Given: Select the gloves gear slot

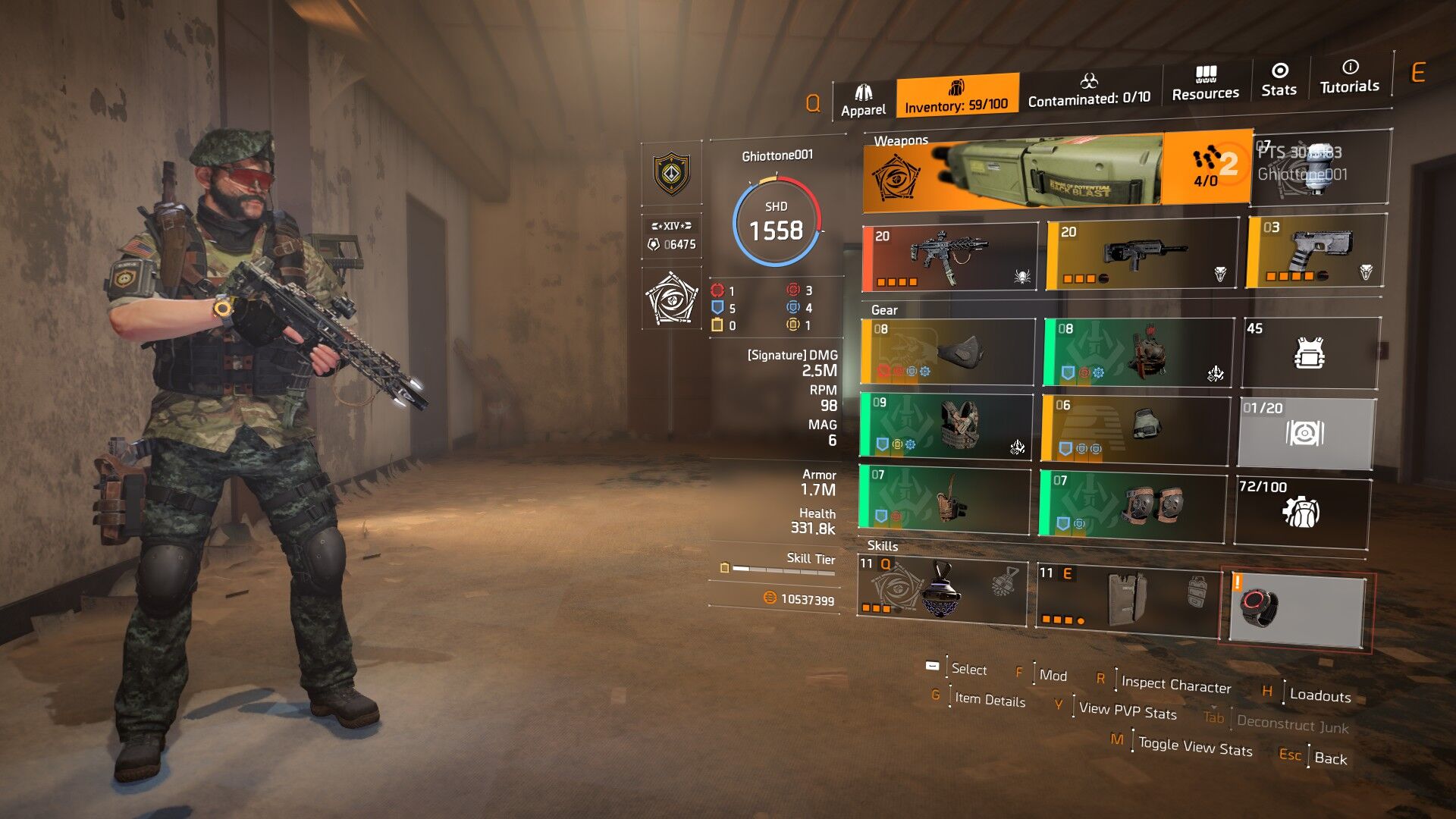Looking at the screenshot, I should click(x=1135, y=429).
